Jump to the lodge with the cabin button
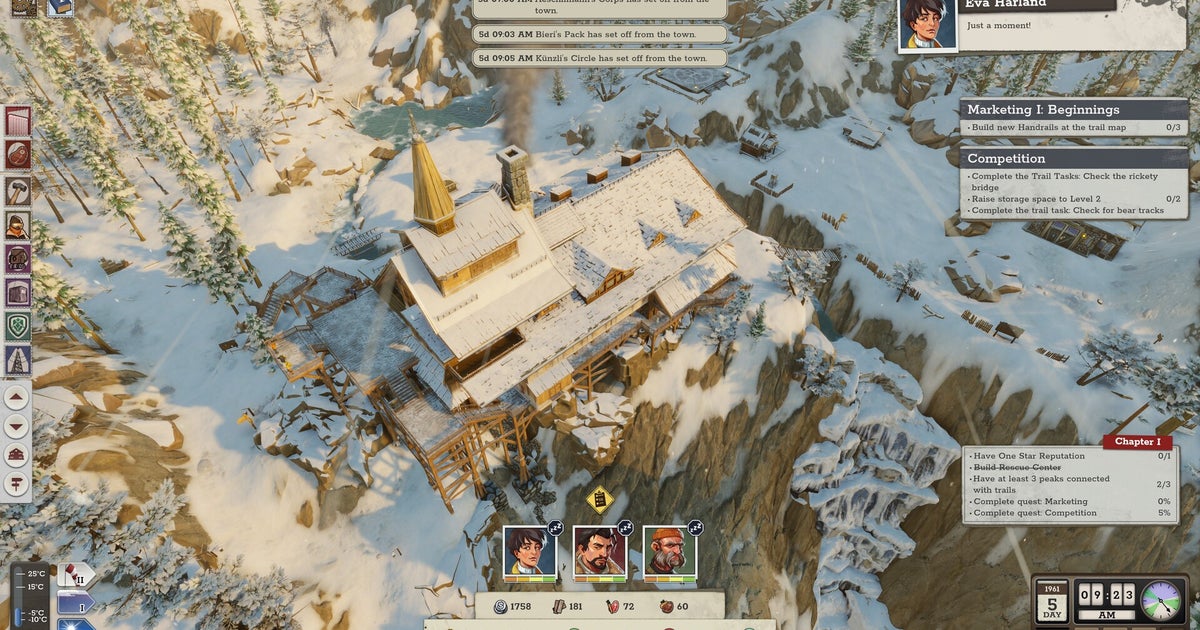The height and width of the screenshot is (630, 1200). [17, 455]
